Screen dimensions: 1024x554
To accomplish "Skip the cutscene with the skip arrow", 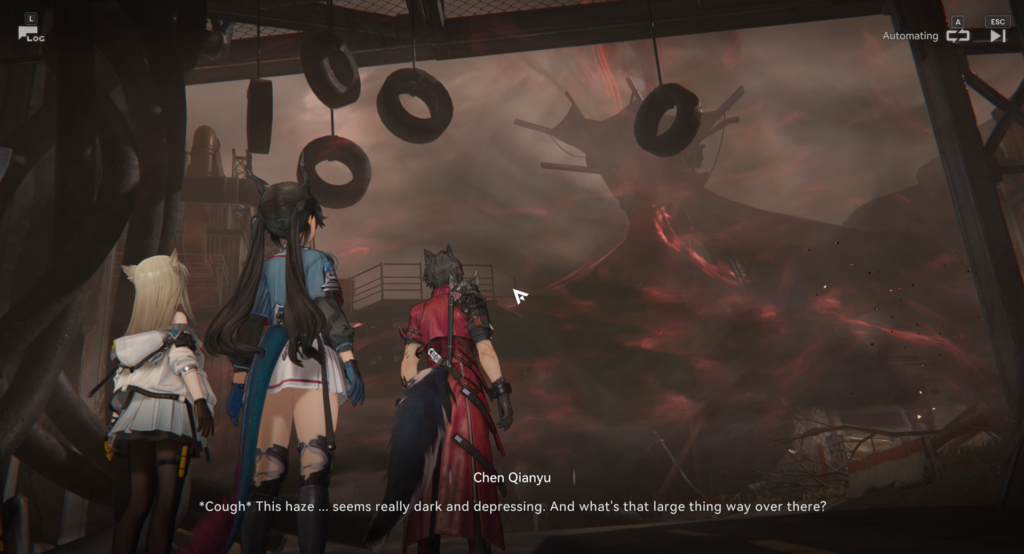I will [997, 35].
